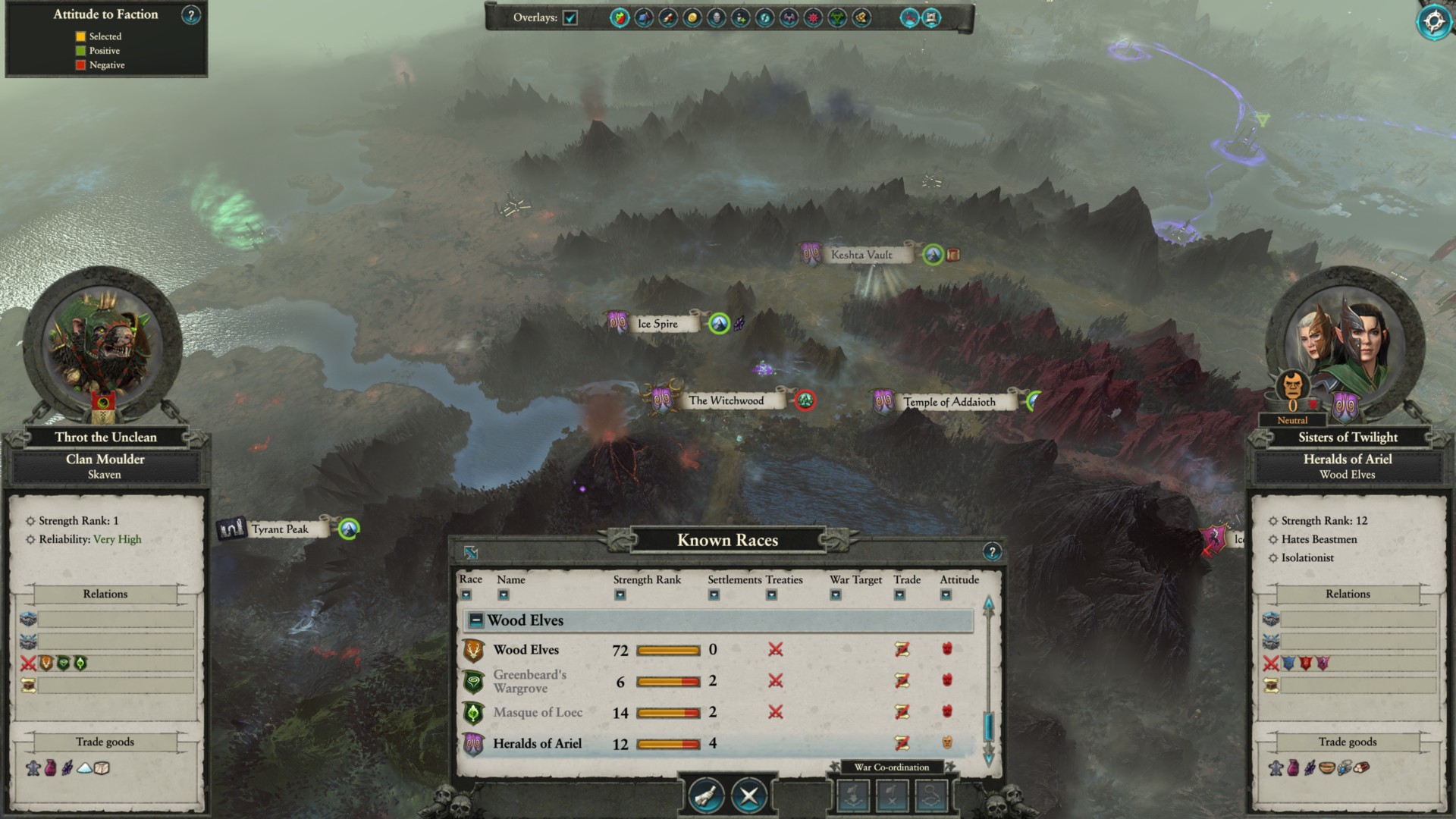Activate the skull face overlay icon
The image size is (1456, 819).
(716, 17)
